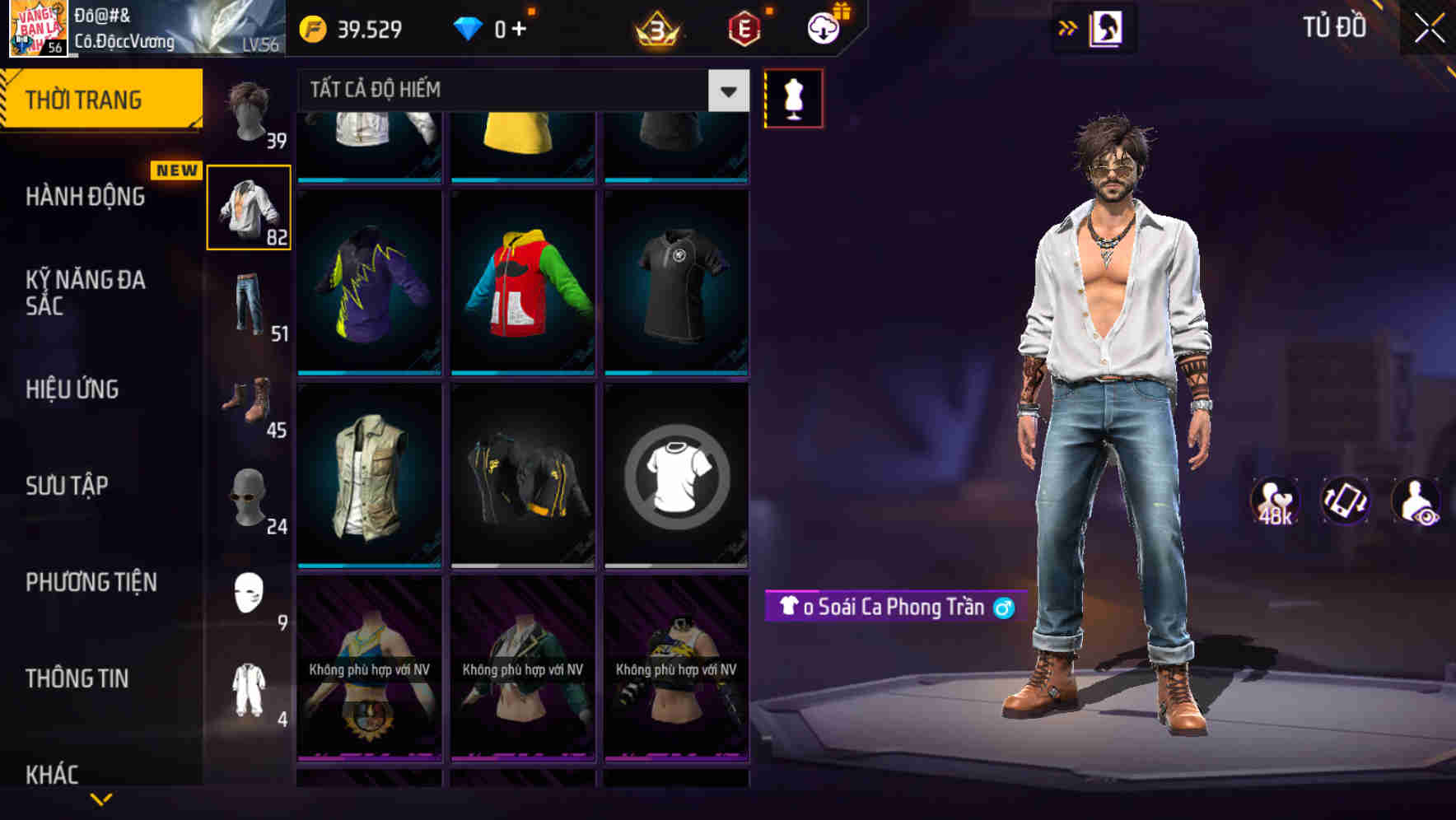Select the mask category with count 24
The image size is (1456, 820).
click(x=247, y=498)
